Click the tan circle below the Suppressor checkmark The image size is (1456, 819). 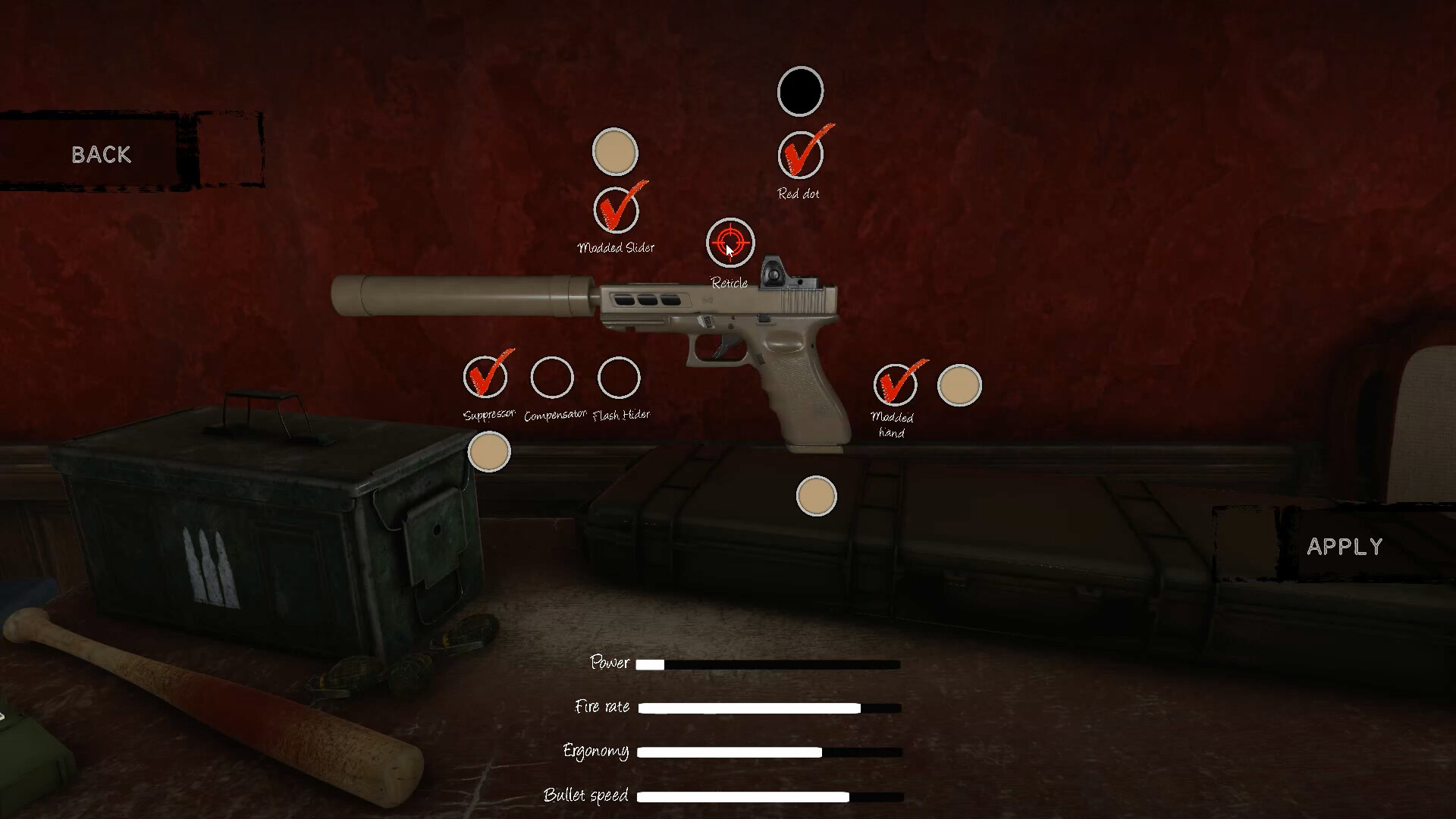pyautogui.click(x=488, y=451)
